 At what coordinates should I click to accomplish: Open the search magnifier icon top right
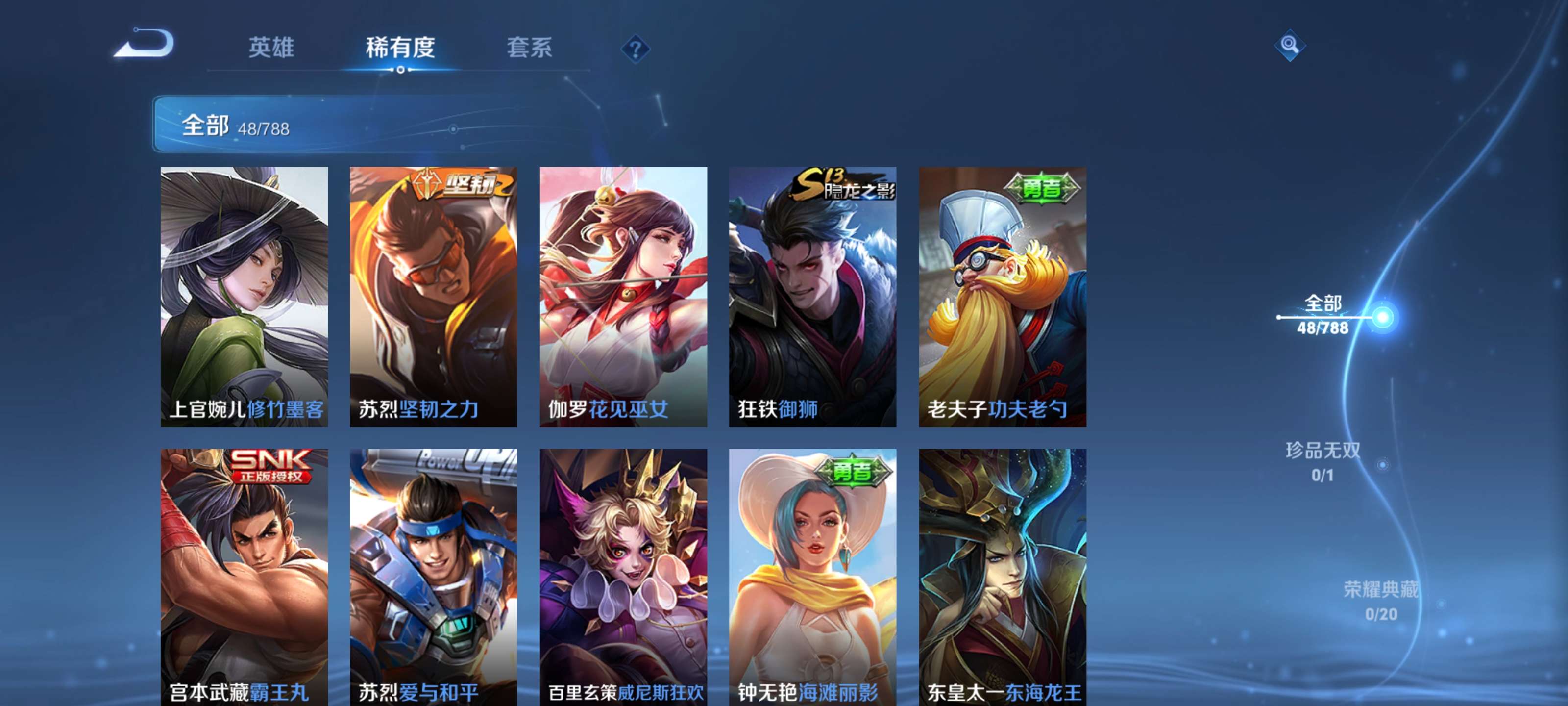click(1290, 46)
